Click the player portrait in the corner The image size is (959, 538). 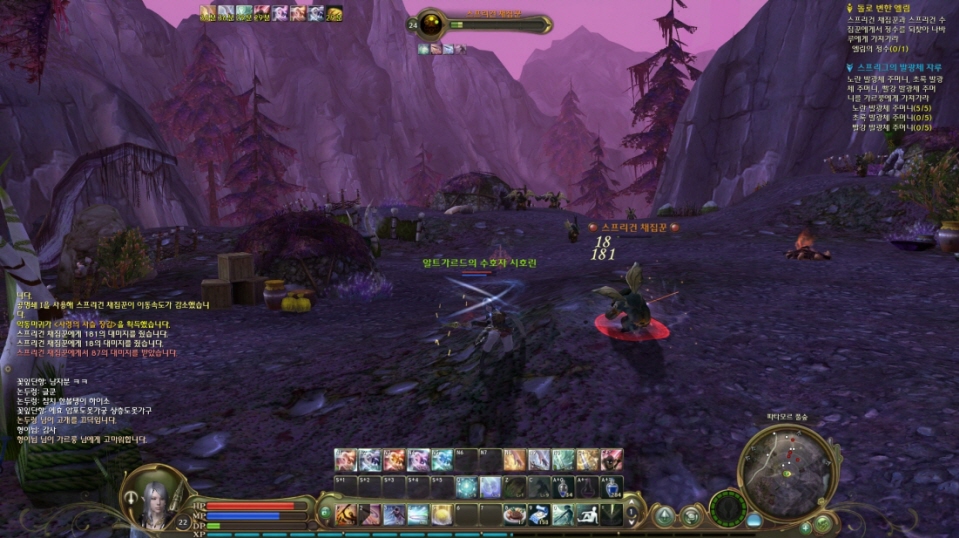(x=148, y=495)
